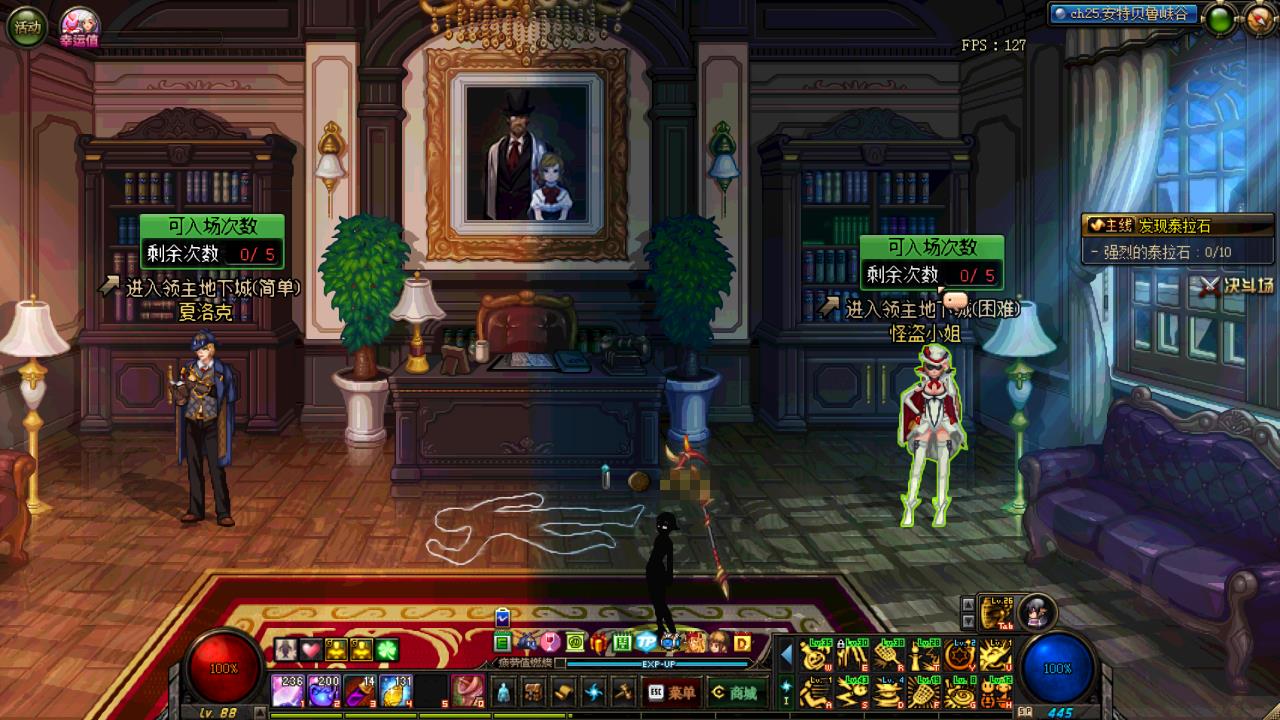This screenshot has width=1280, height=720.
Task: Open the ch25 channel selector
Action: pos(1123,14)
